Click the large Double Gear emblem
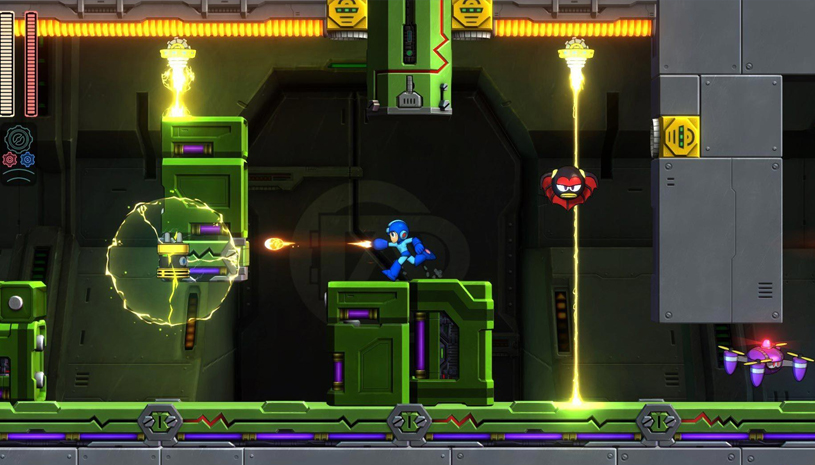 click(19, 139)
